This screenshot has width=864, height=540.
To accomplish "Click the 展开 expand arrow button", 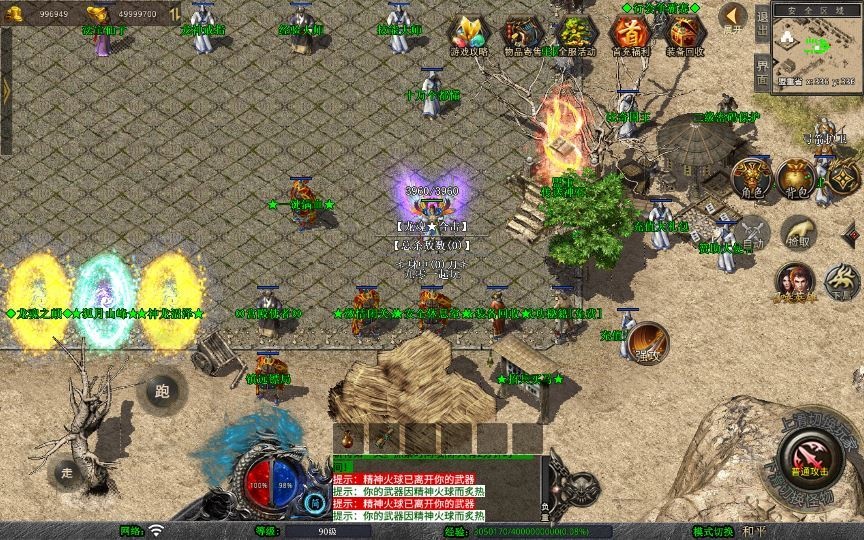I will [x=733, y=17].
